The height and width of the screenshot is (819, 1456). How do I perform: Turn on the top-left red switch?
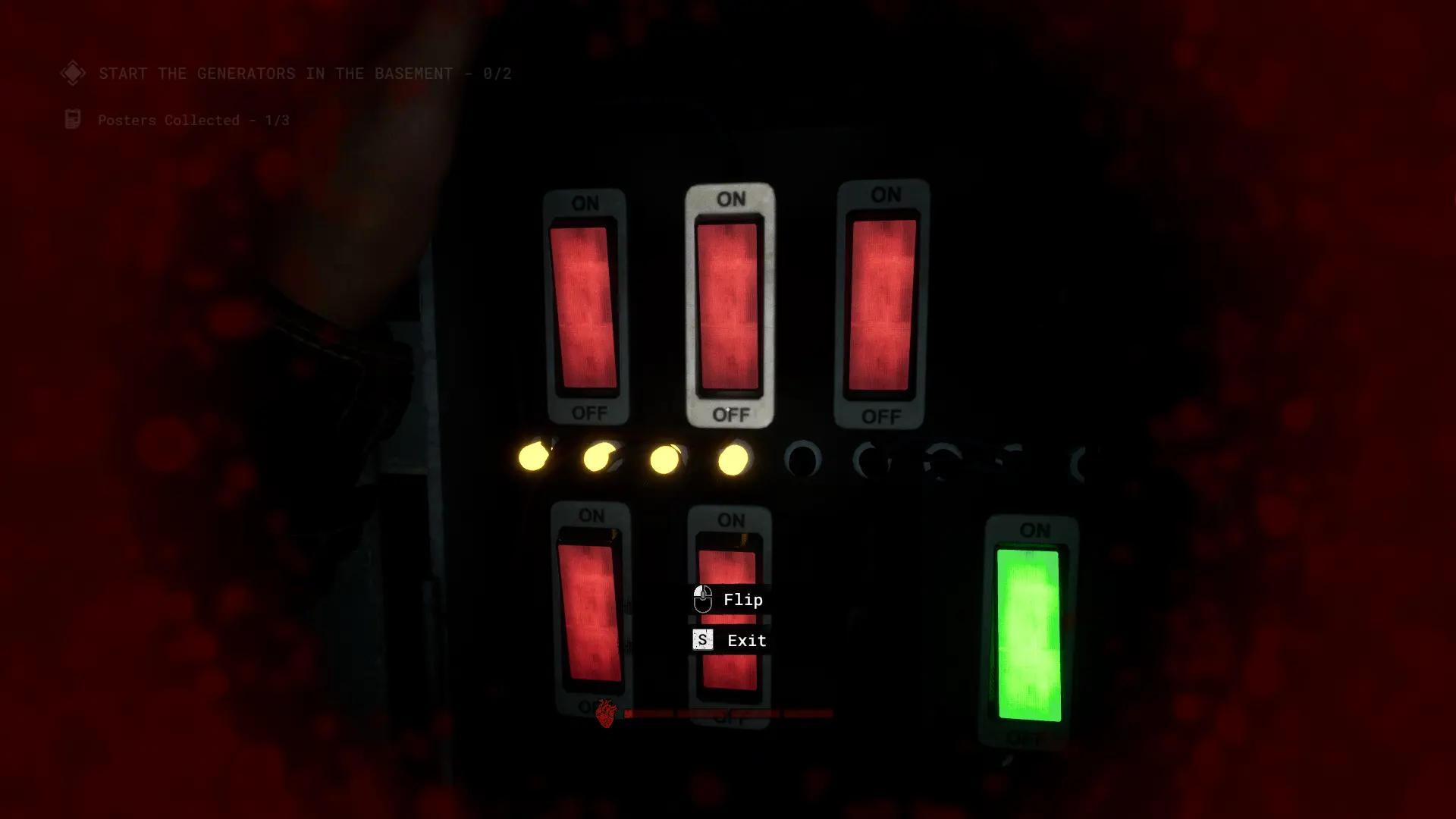point(586,307)
